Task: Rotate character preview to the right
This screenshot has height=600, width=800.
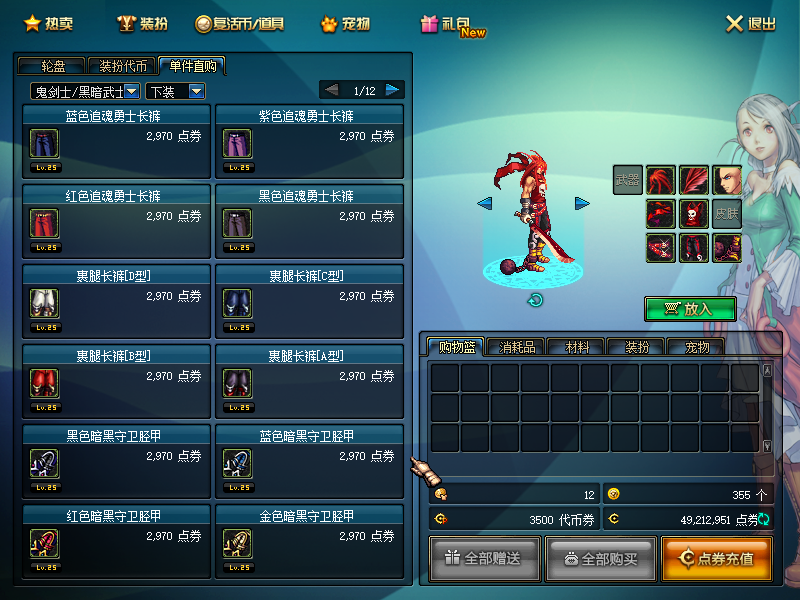Action: click(582, 203)
